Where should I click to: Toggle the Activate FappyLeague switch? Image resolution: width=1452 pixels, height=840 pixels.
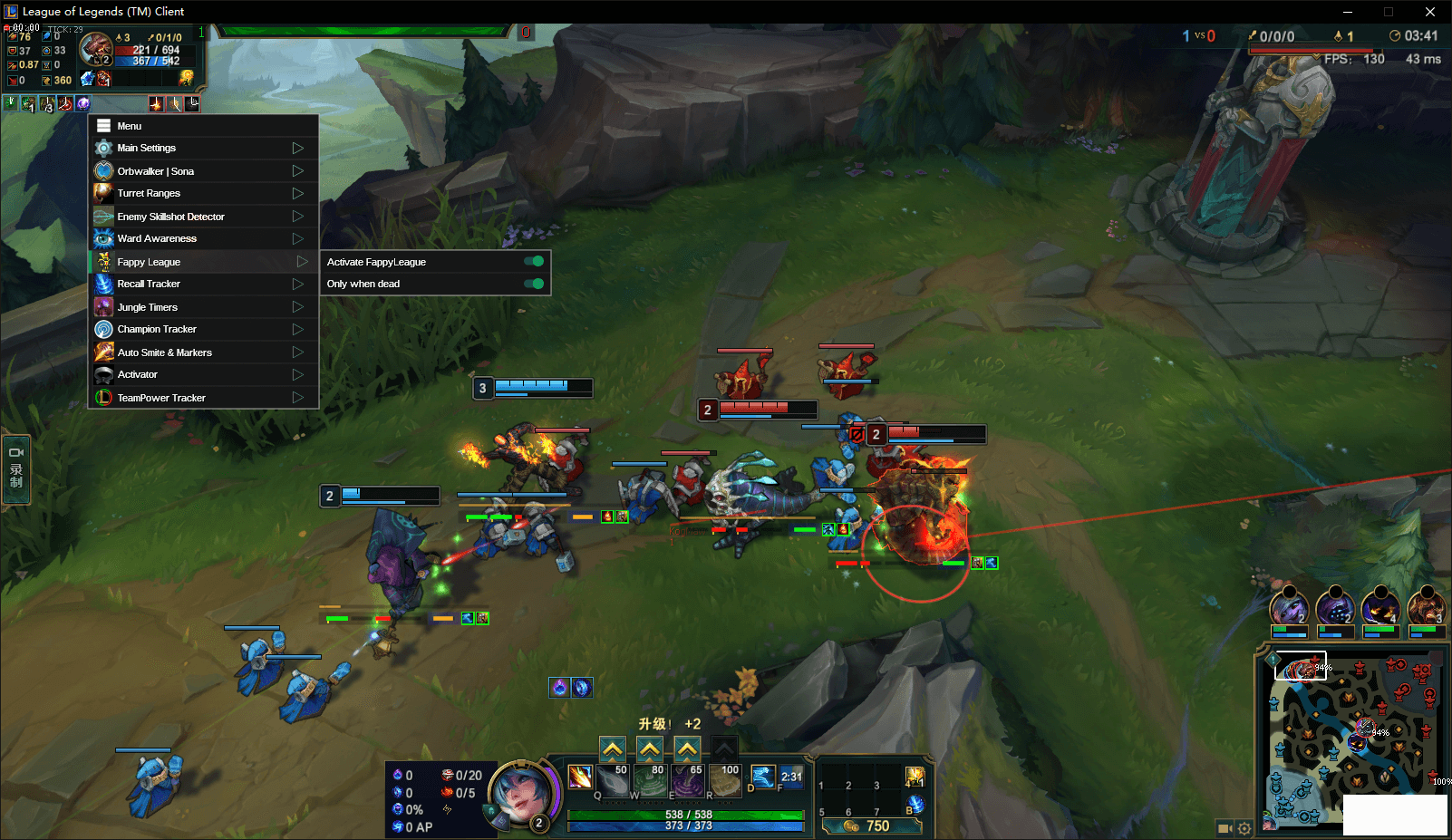pyautogui.click(x=534, y=262)
